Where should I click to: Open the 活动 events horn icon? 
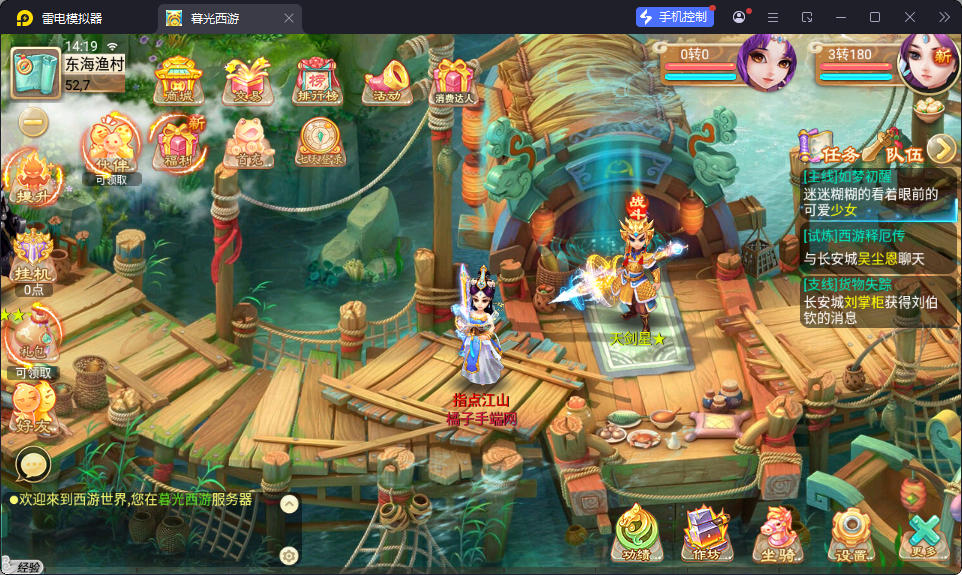pos(385,79)
